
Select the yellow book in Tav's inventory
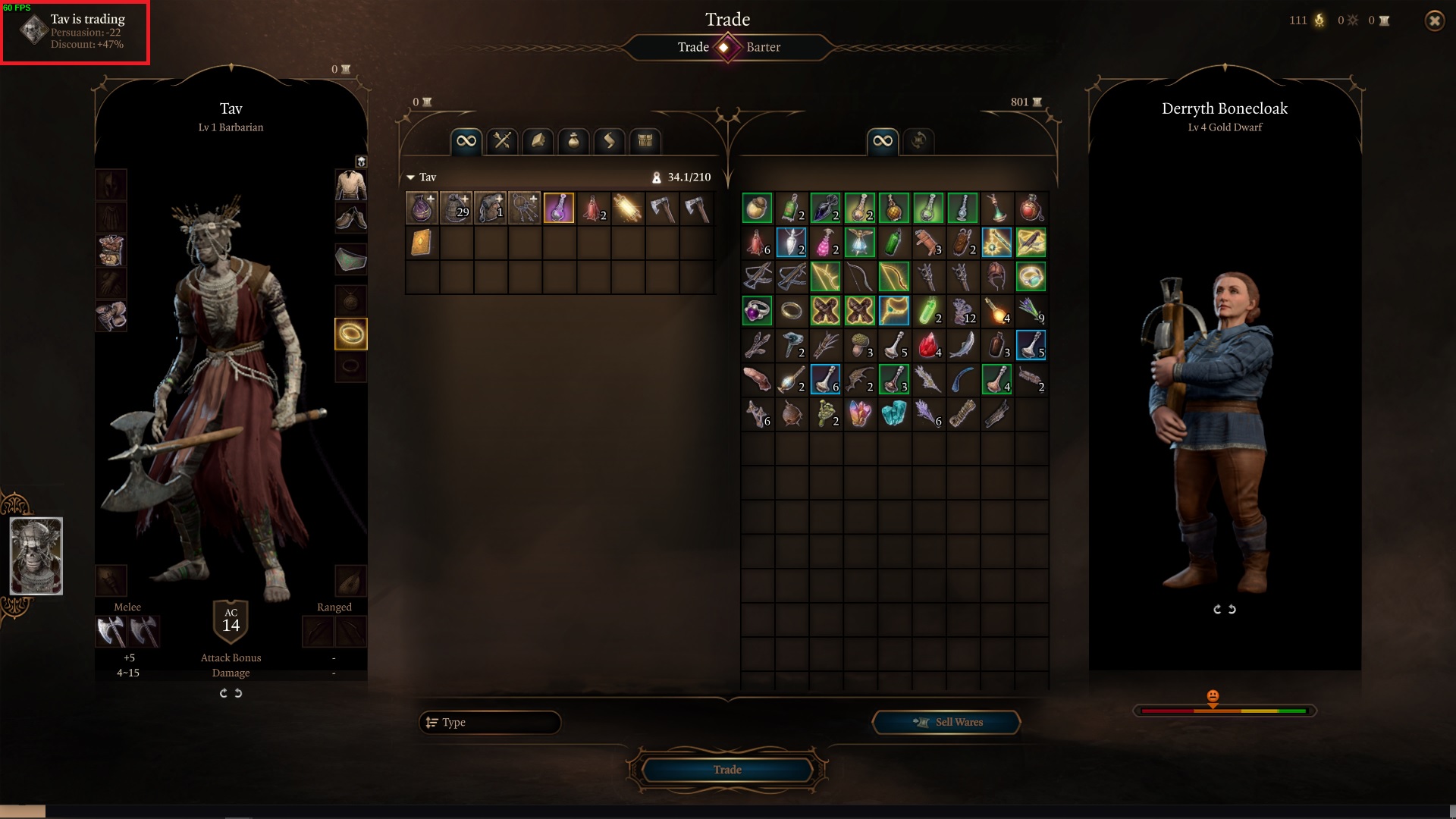pyautogui.click(x=422, y=243)
